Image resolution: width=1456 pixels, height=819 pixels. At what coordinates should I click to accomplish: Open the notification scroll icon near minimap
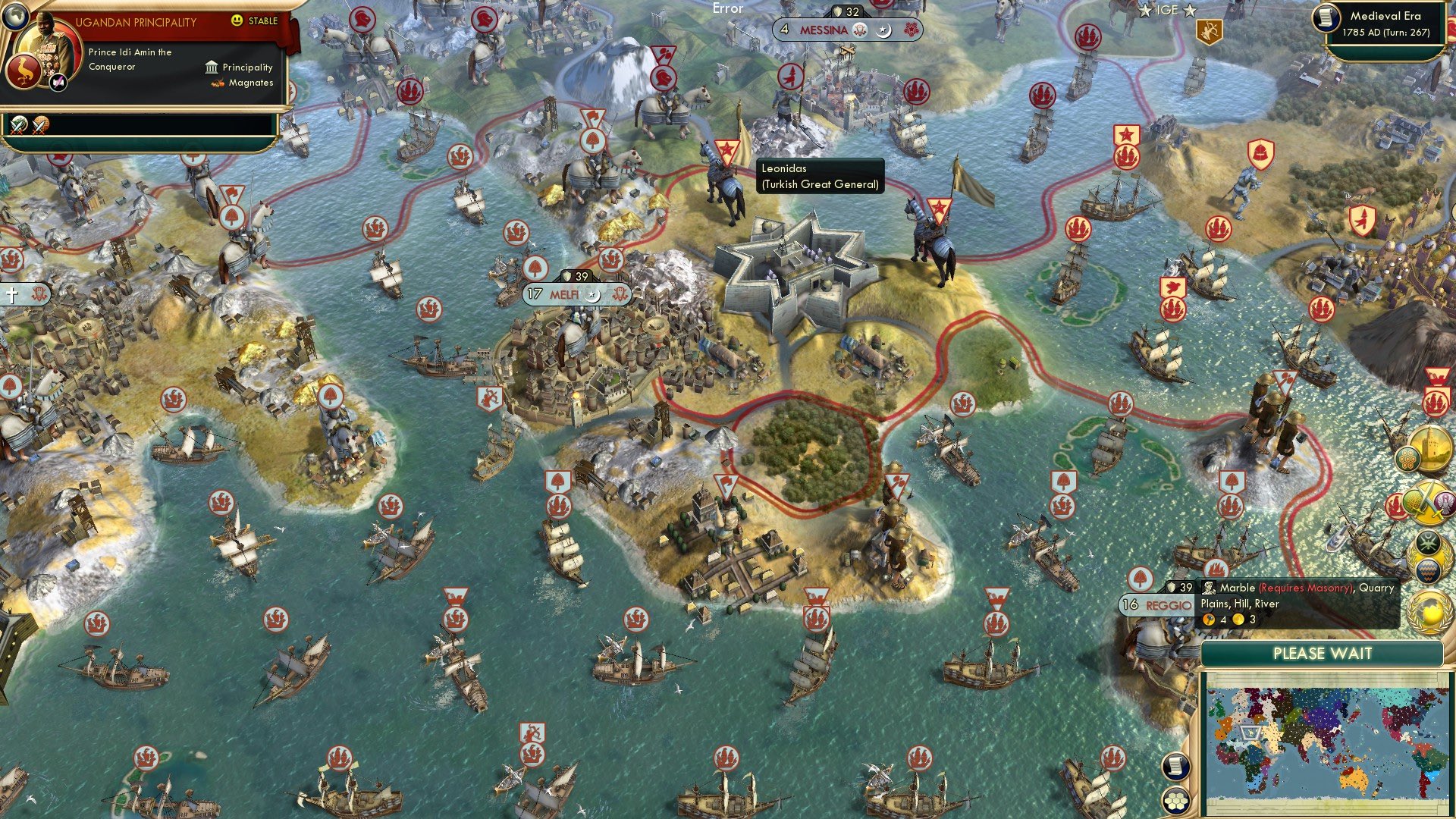(1176, 767)
